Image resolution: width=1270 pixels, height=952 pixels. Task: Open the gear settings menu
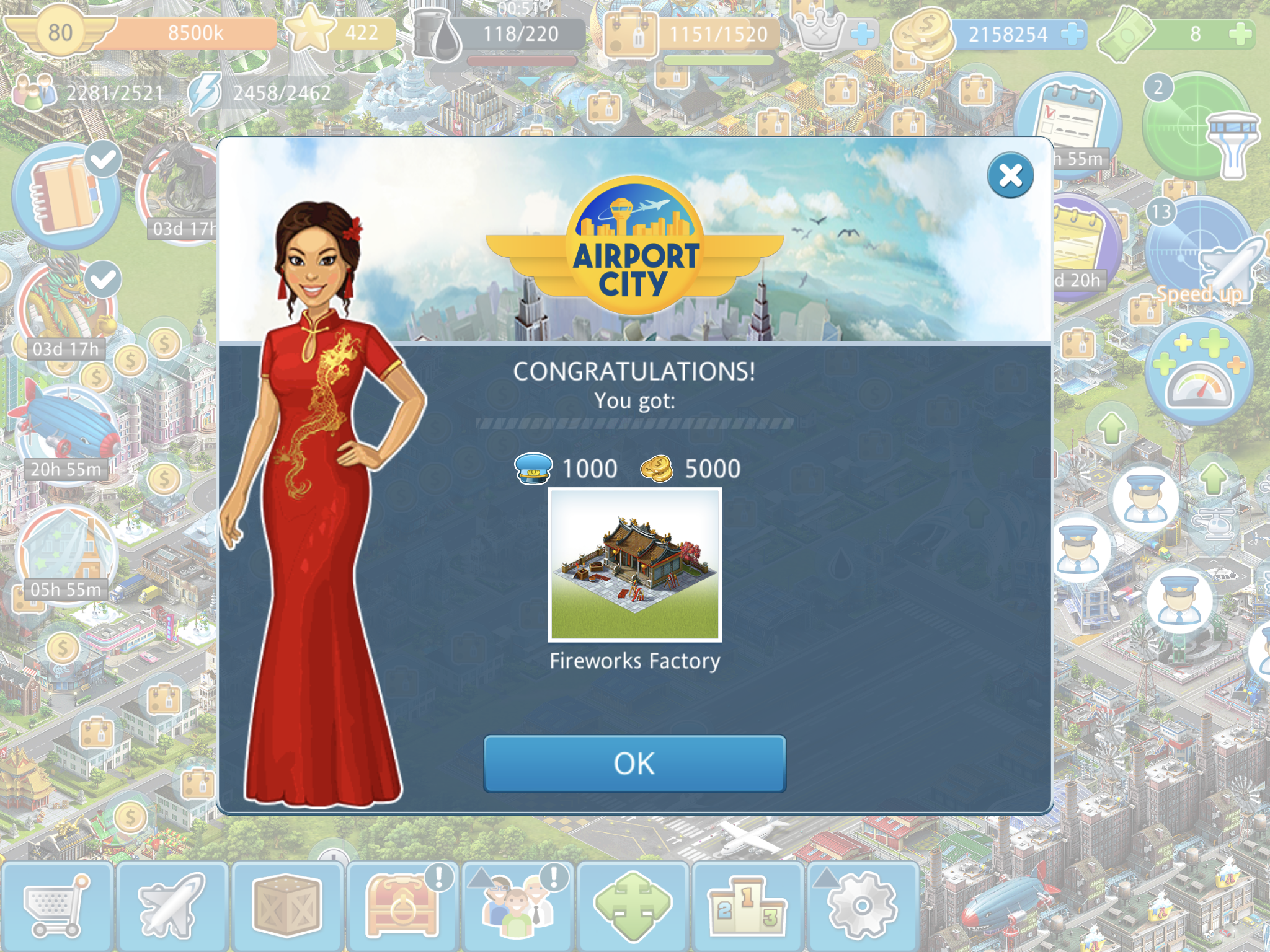click(x=863, y=906)
